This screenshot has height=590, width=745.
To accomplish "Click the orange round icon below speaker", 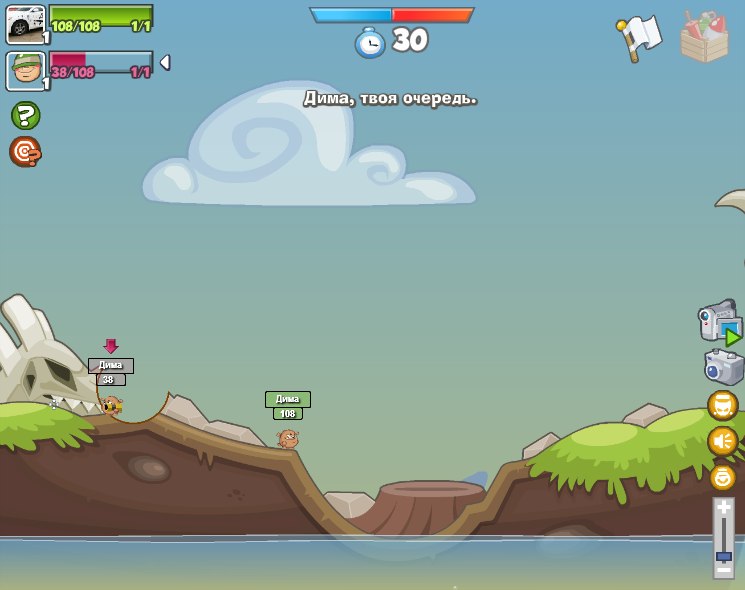I will [x=722, y=476].
